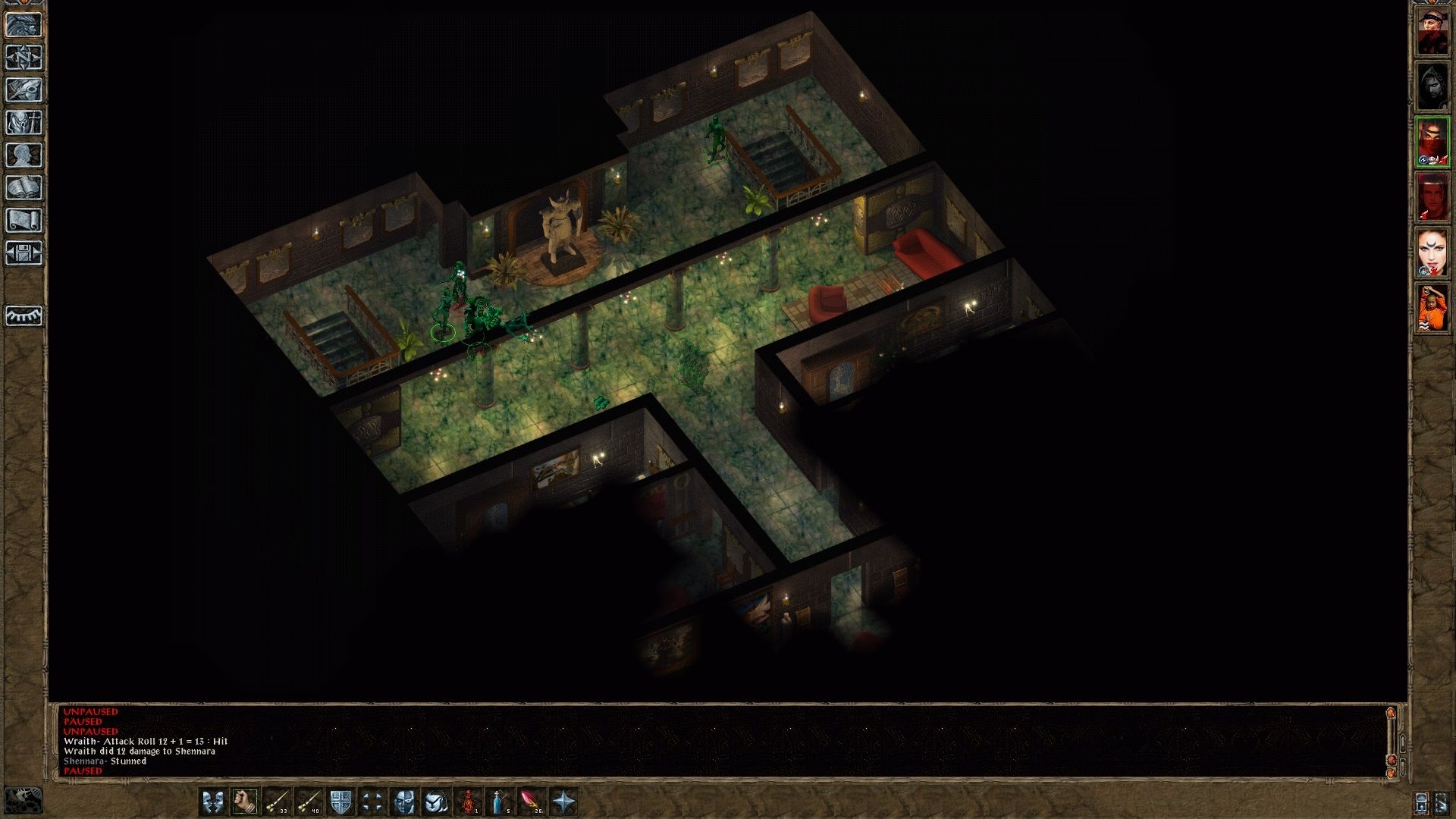Image resolution: width=1456 pixels, height=819 pixels.
Task: Select the green-bordered masked character portrait
Action: 1432,142
